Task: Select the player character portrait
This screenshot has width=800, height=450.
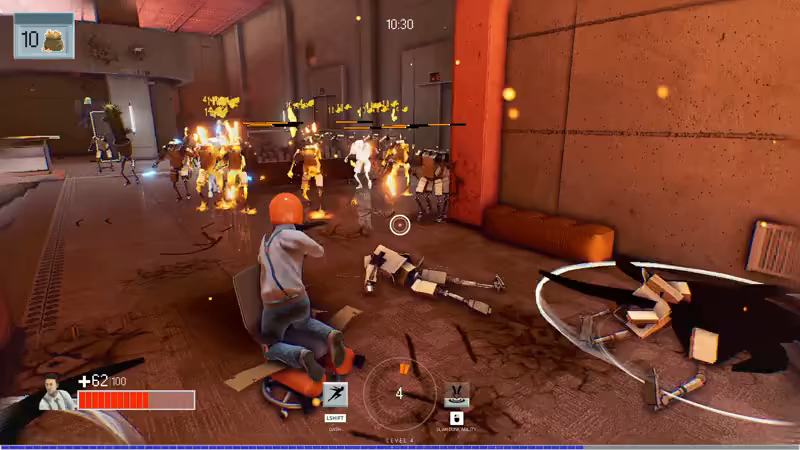Action: pos(55,392)
